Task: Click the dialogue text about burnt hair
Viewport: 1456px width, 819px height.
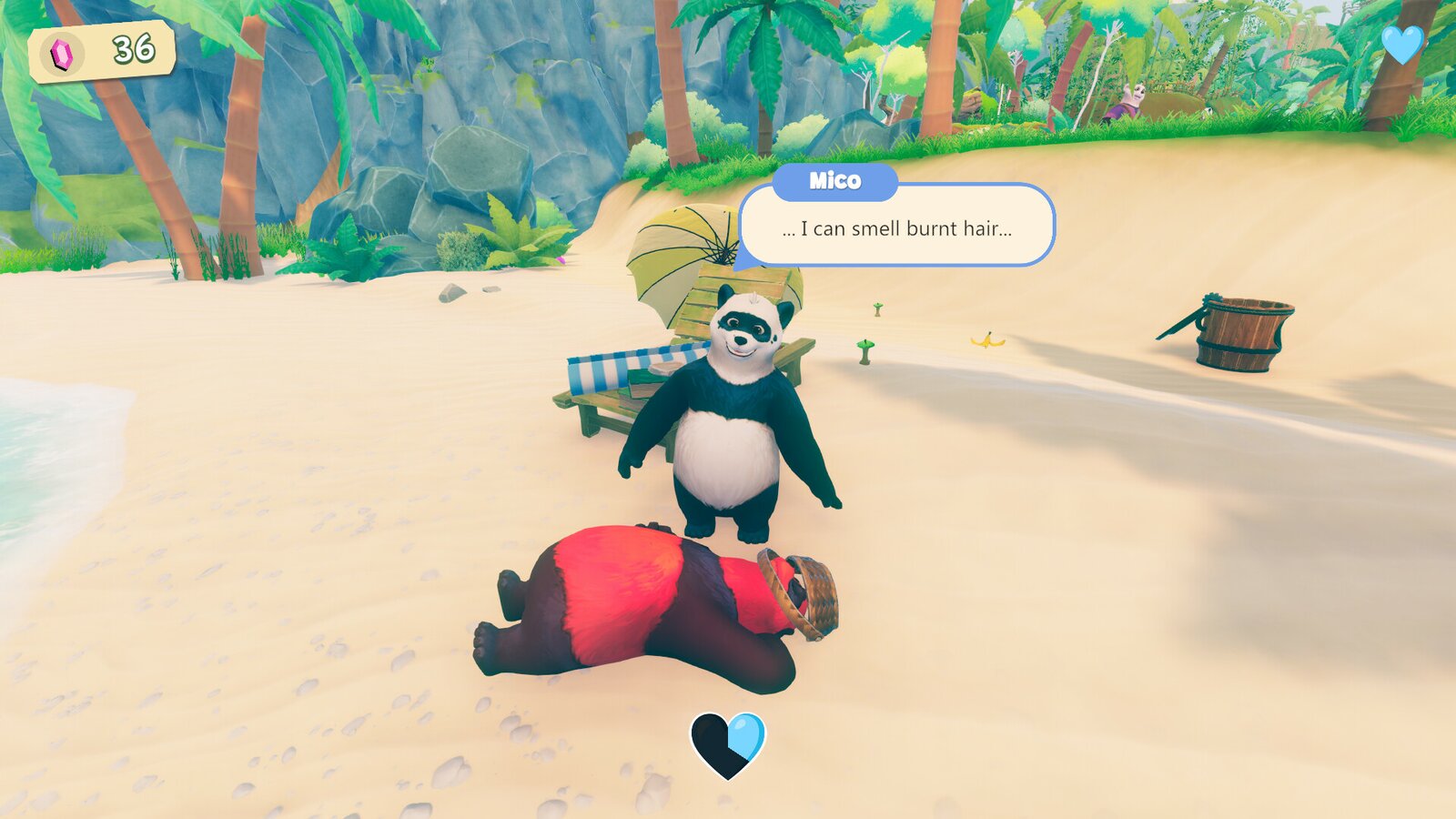Action: pos(895,228)
